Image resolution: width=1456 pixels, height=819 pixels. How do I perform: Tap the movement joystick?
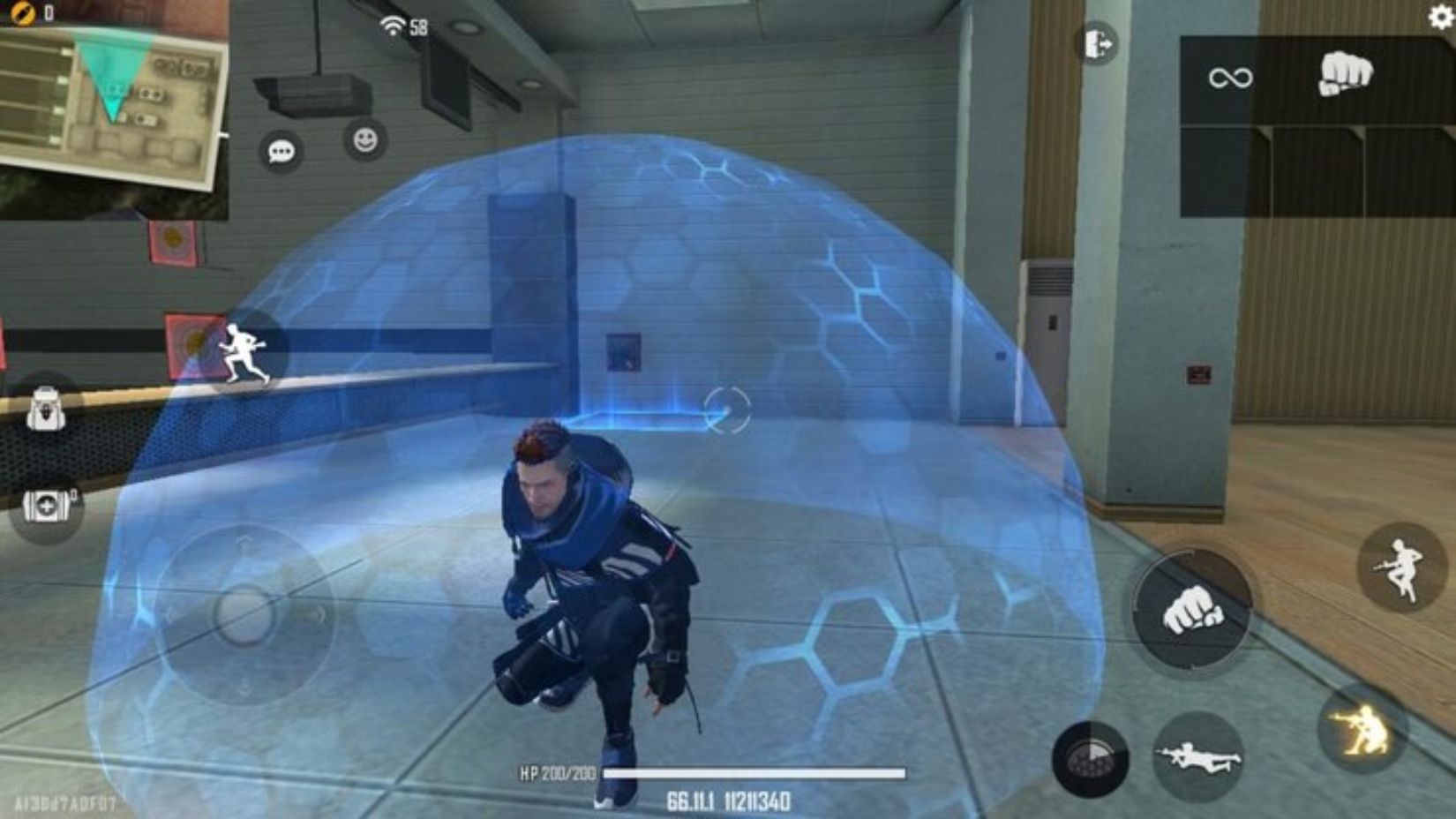click(244, 612)
